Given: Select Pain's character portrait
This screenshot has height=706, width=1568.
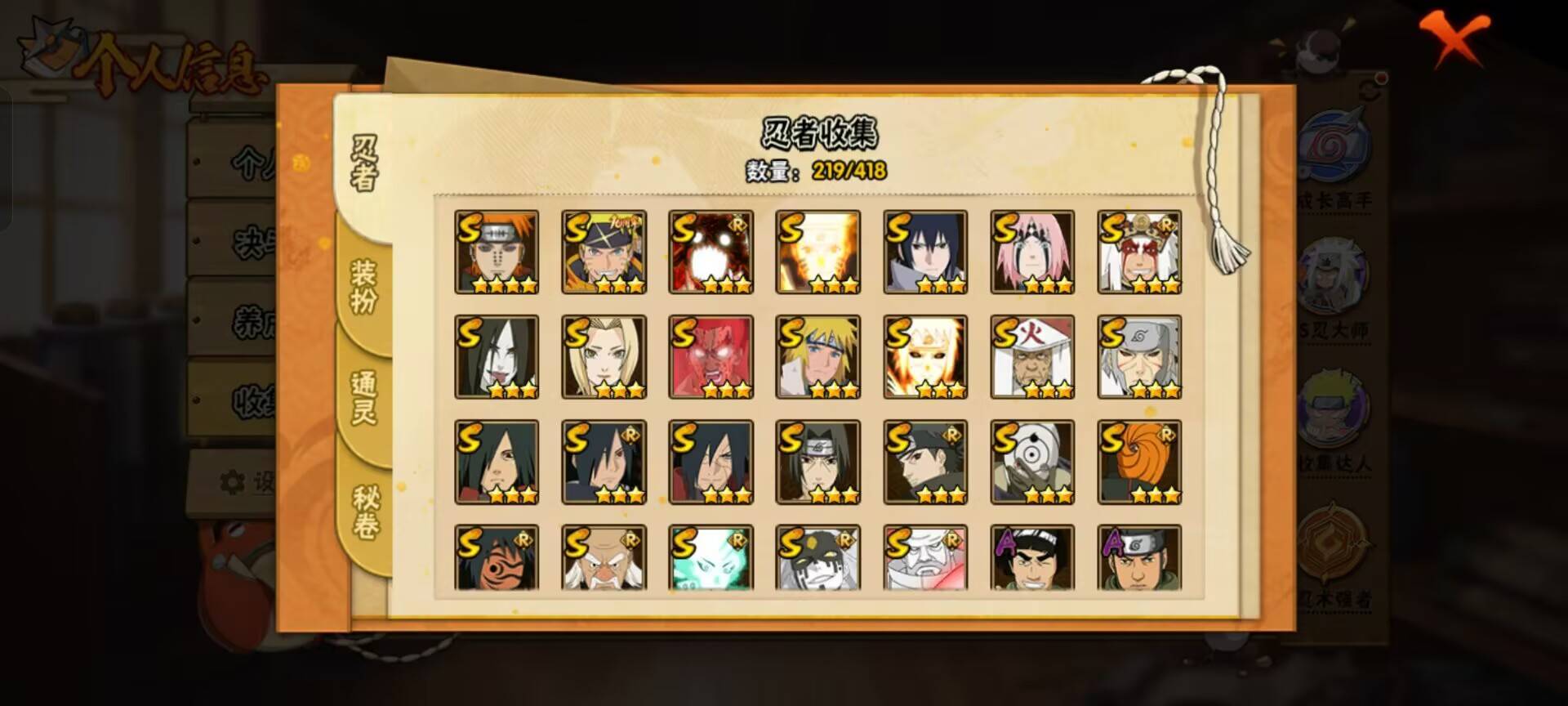Looking at the screenshot, I should tap(497, 251).
